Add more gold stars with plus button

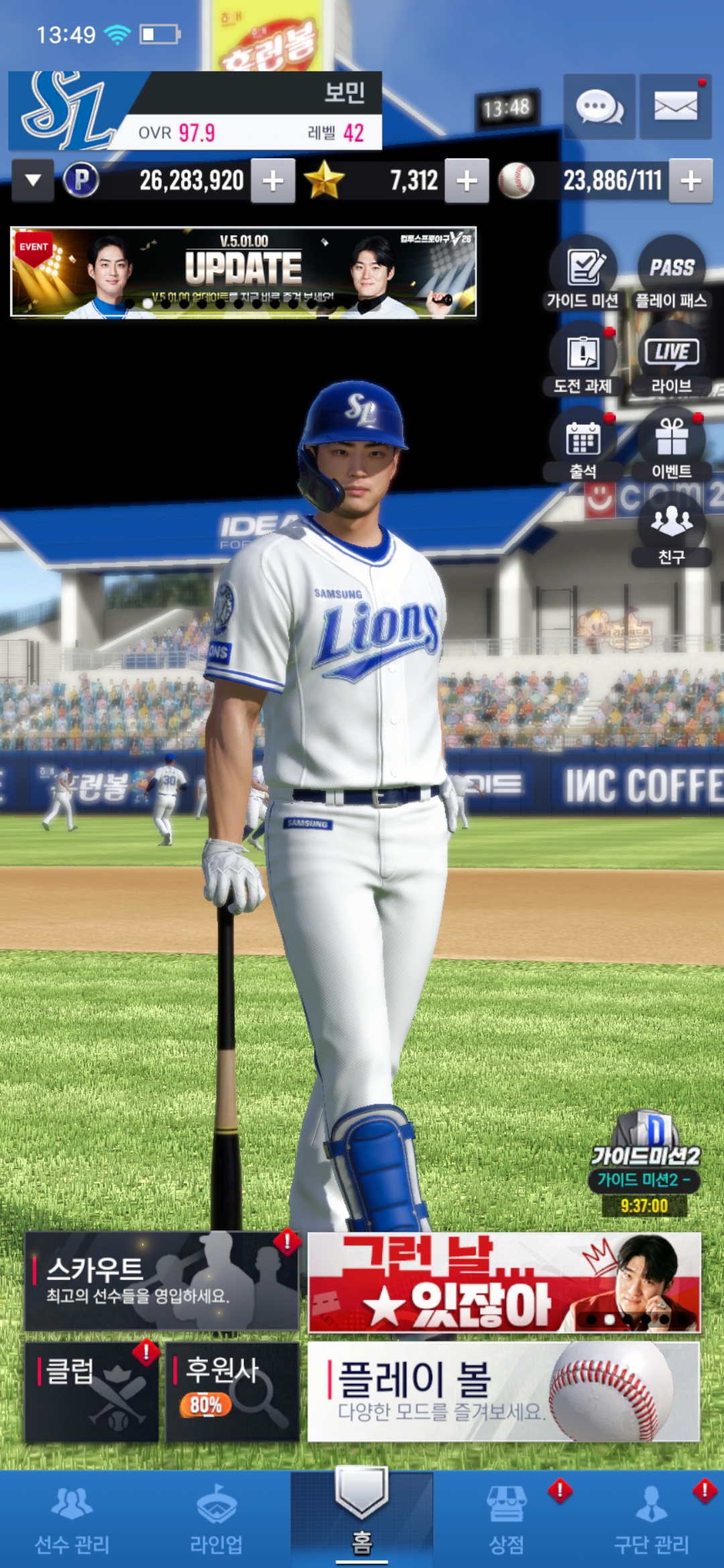pyautogui.click(x=467, y=181)
